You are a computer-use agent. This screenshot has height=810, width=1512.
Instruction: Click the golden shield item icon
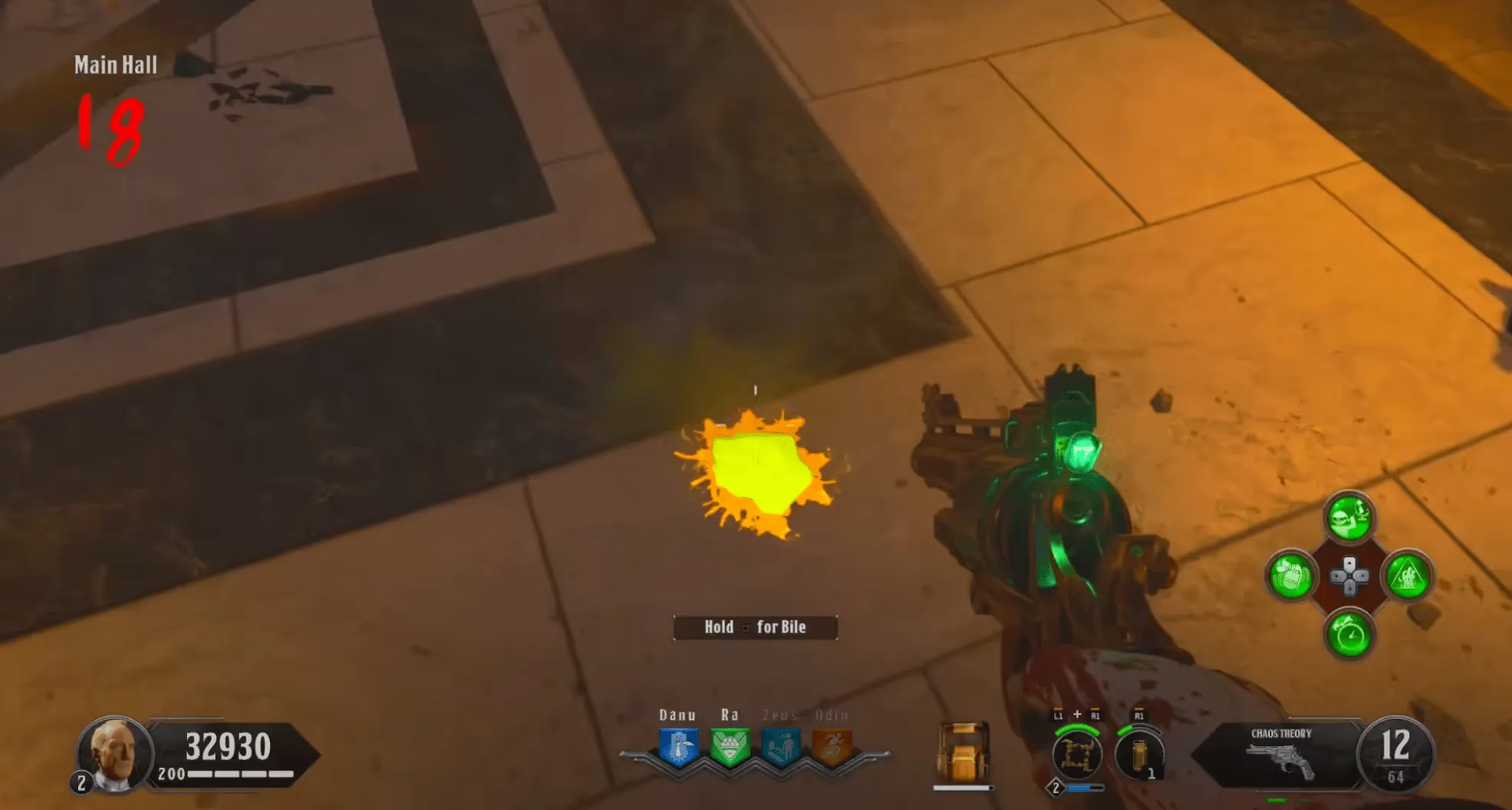coord(963,752)
